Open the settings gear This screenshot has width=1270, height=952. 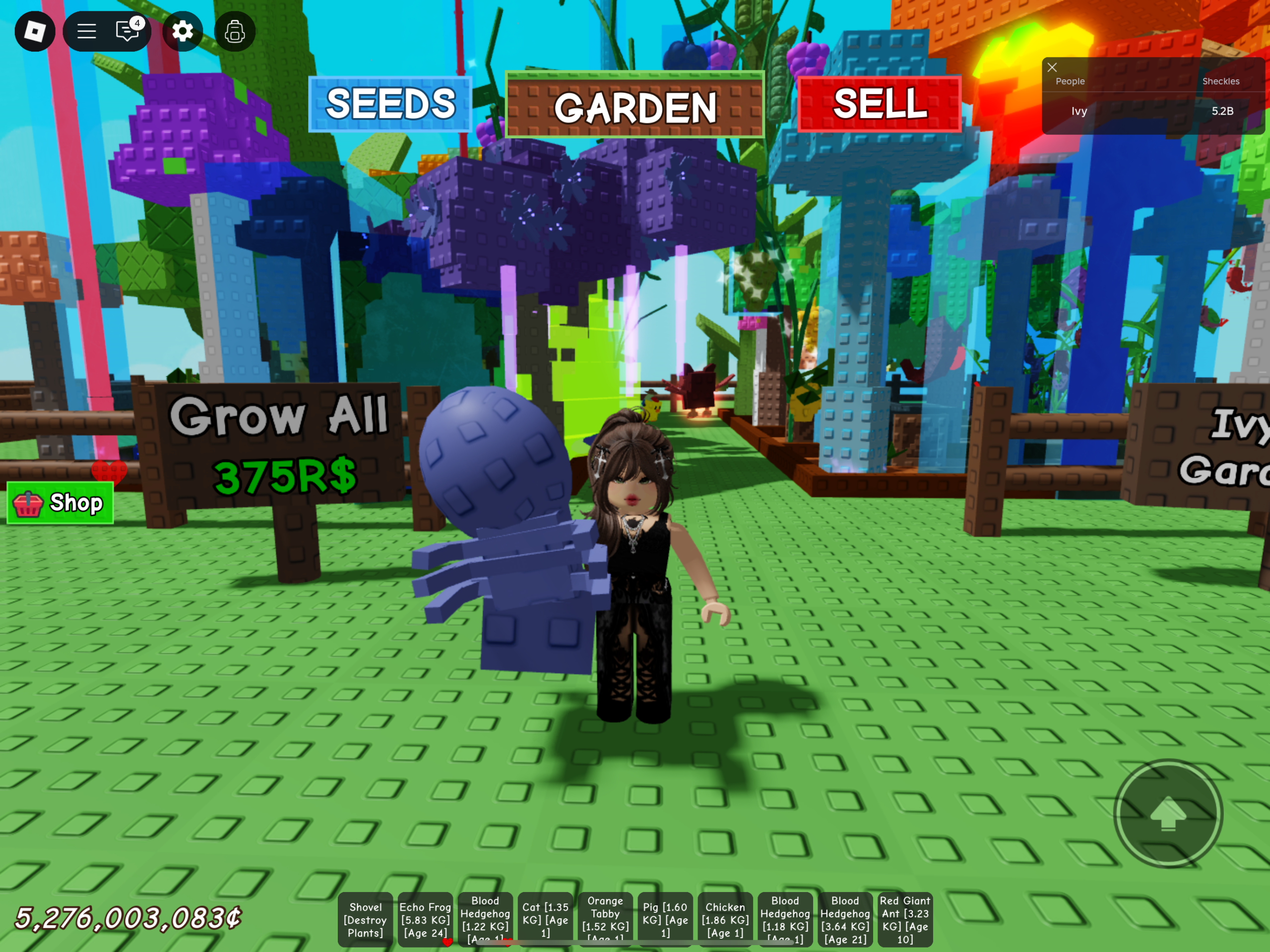click(x=183, y=32)
